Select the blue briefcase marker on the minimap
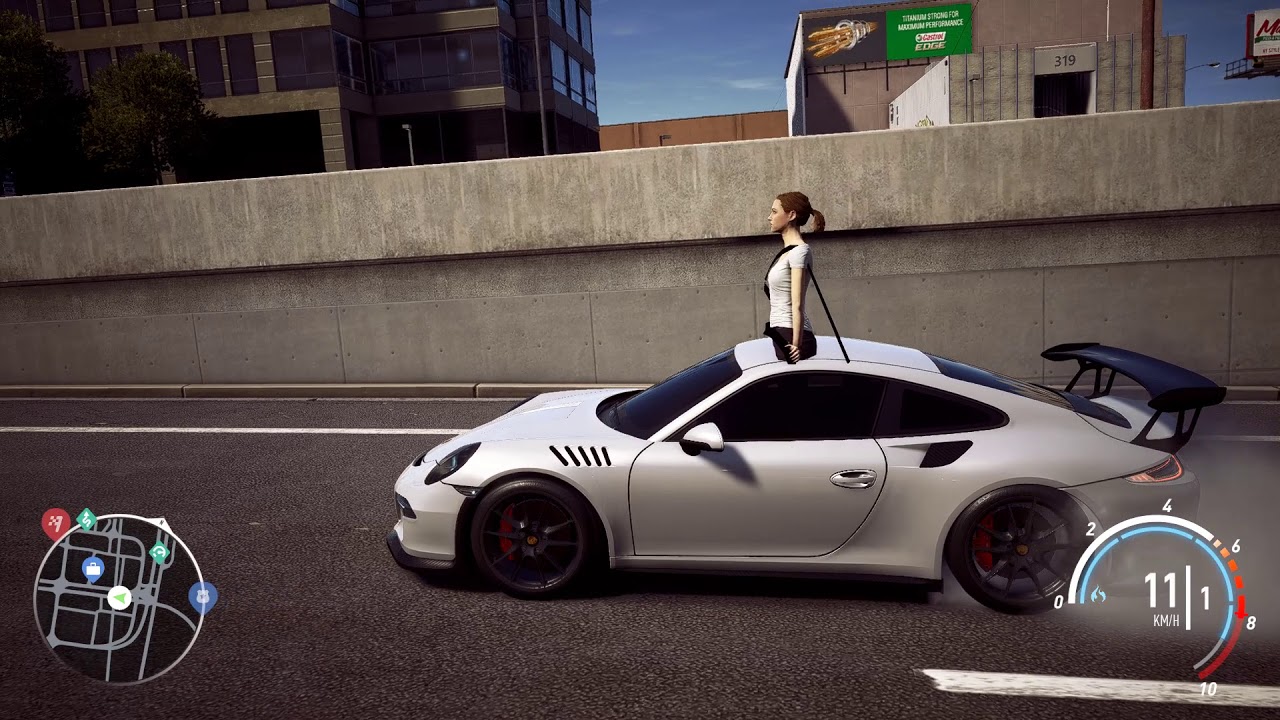Screen dimensions: 1280x720 click(x=93, y=569)
